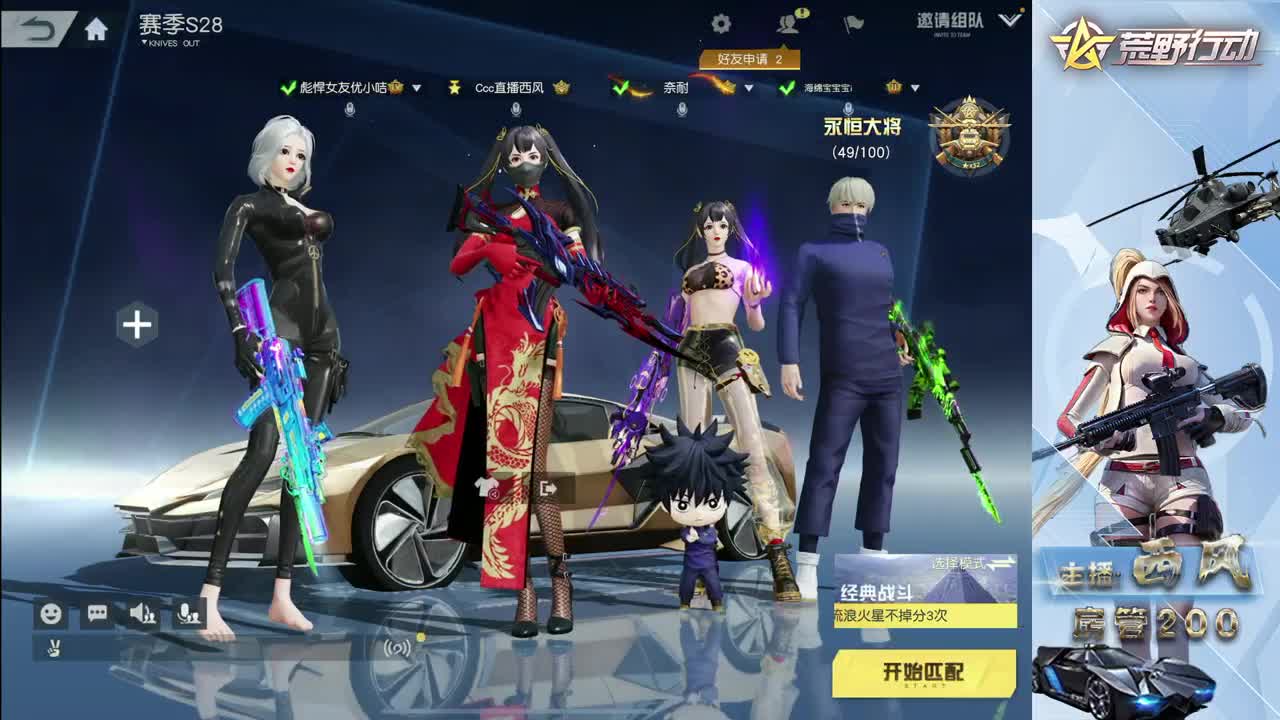Click the plus slot on the left
Image resolution: width=1280 pixels, height=720 pixels.
tap(139, 322)
